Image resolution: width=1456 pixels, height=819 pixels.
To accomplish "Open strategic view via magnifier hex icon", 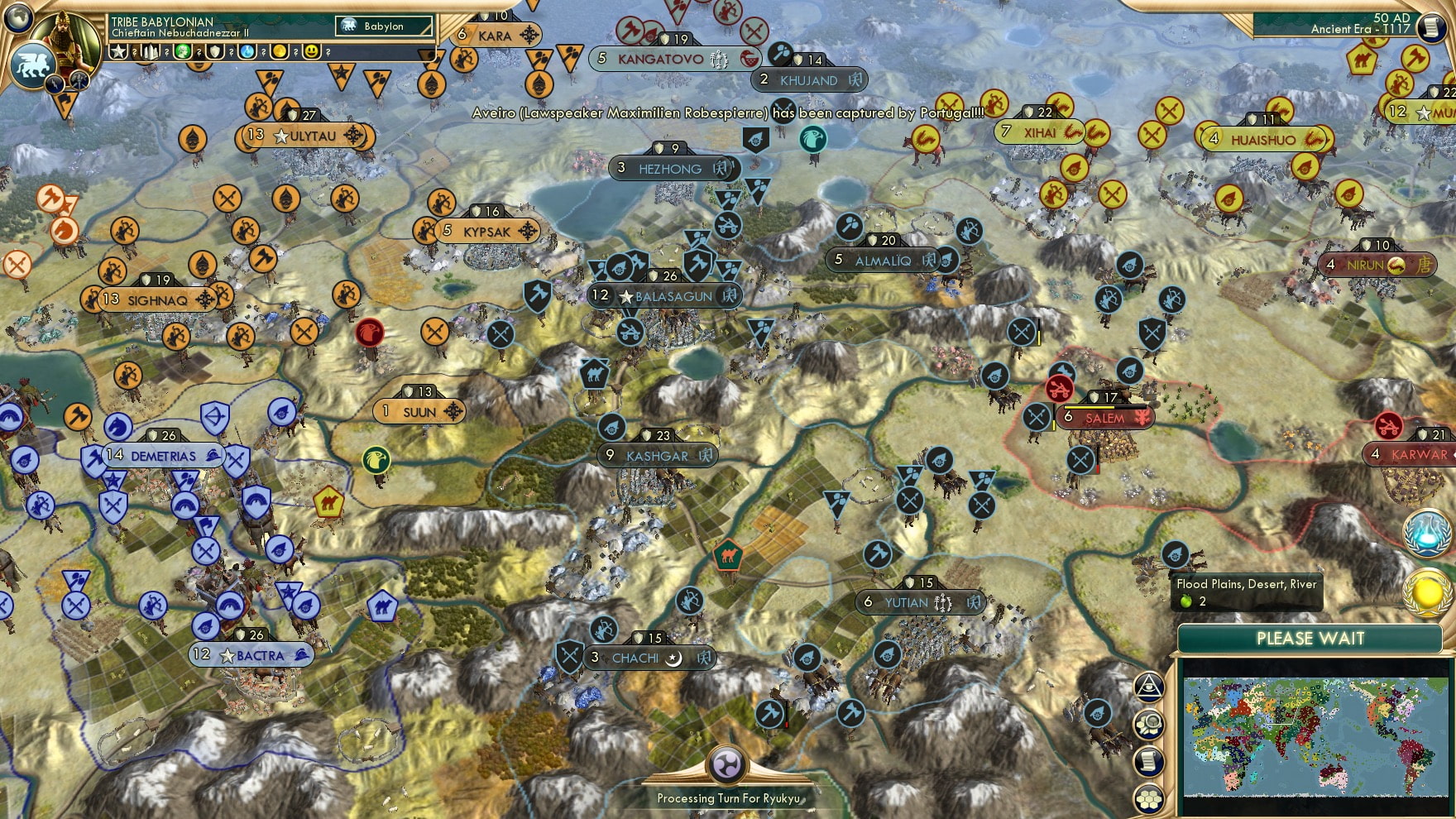I will 1150,724.
